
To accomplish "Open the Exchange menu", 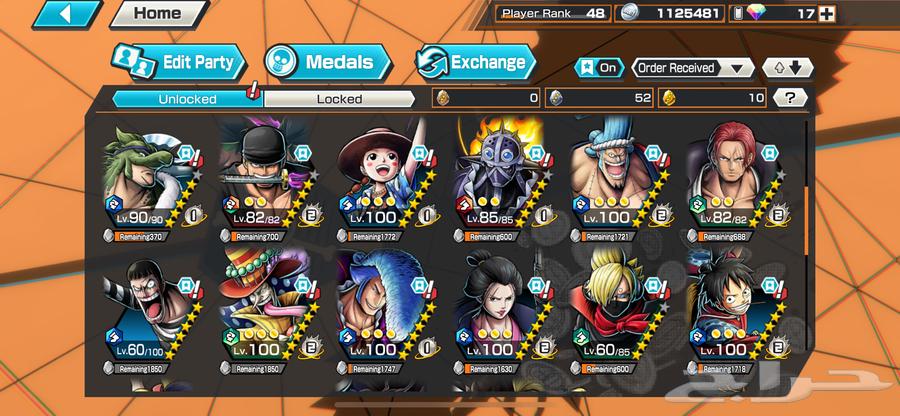I will pos(474,62).
